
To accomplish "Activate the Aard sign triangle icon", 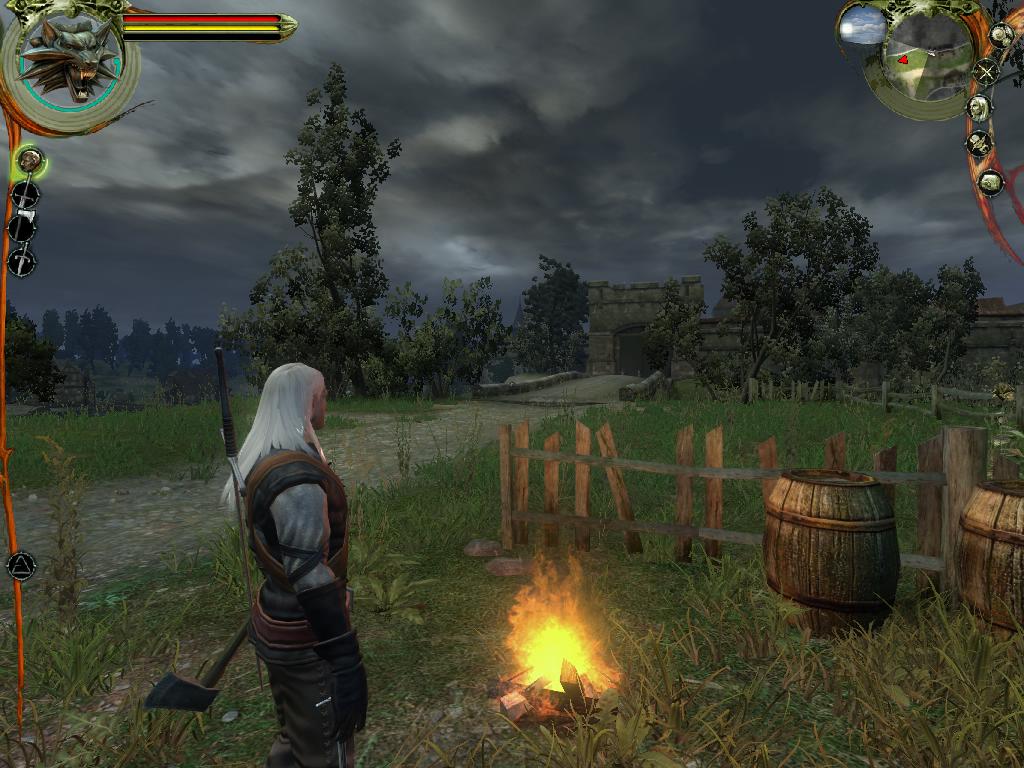I will (21, 566).
